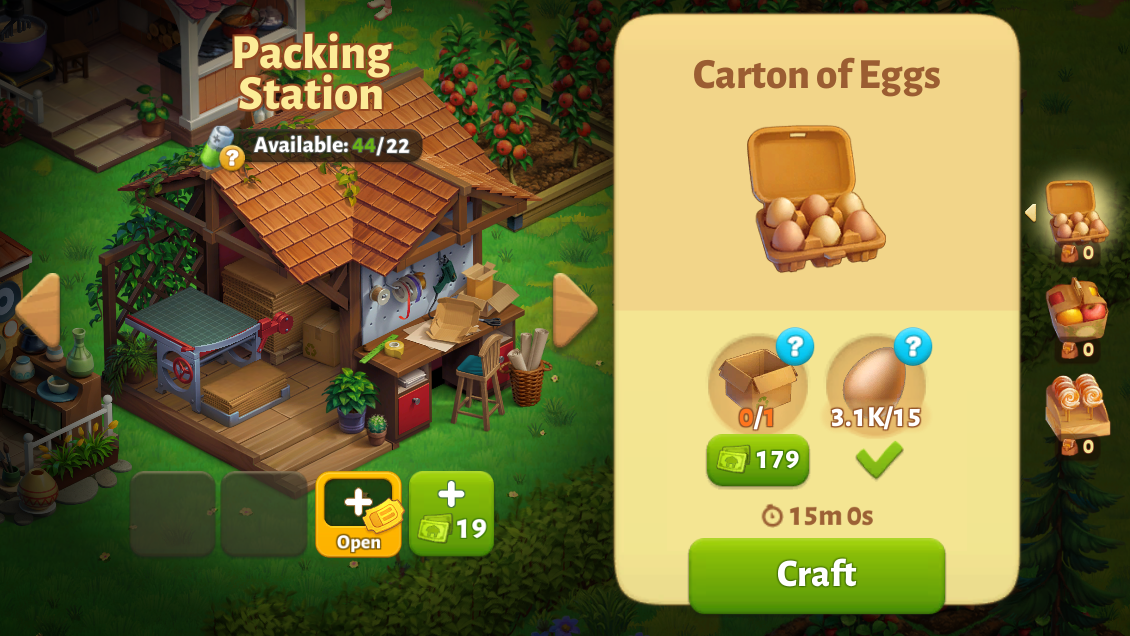Craft the Carton of Eggs
Image resolution: width=1130 pixels, height=636 pixels.
tap(816, 574)
